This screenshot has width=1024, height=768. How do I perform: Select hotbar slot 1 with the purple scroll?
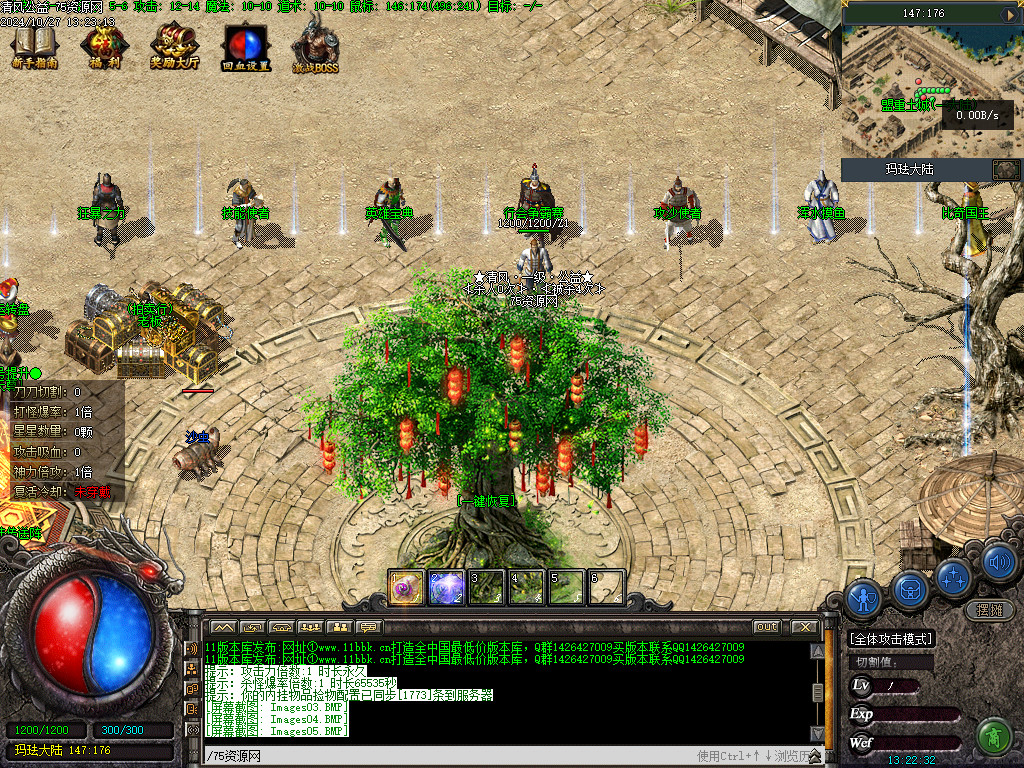pos(406,587)
